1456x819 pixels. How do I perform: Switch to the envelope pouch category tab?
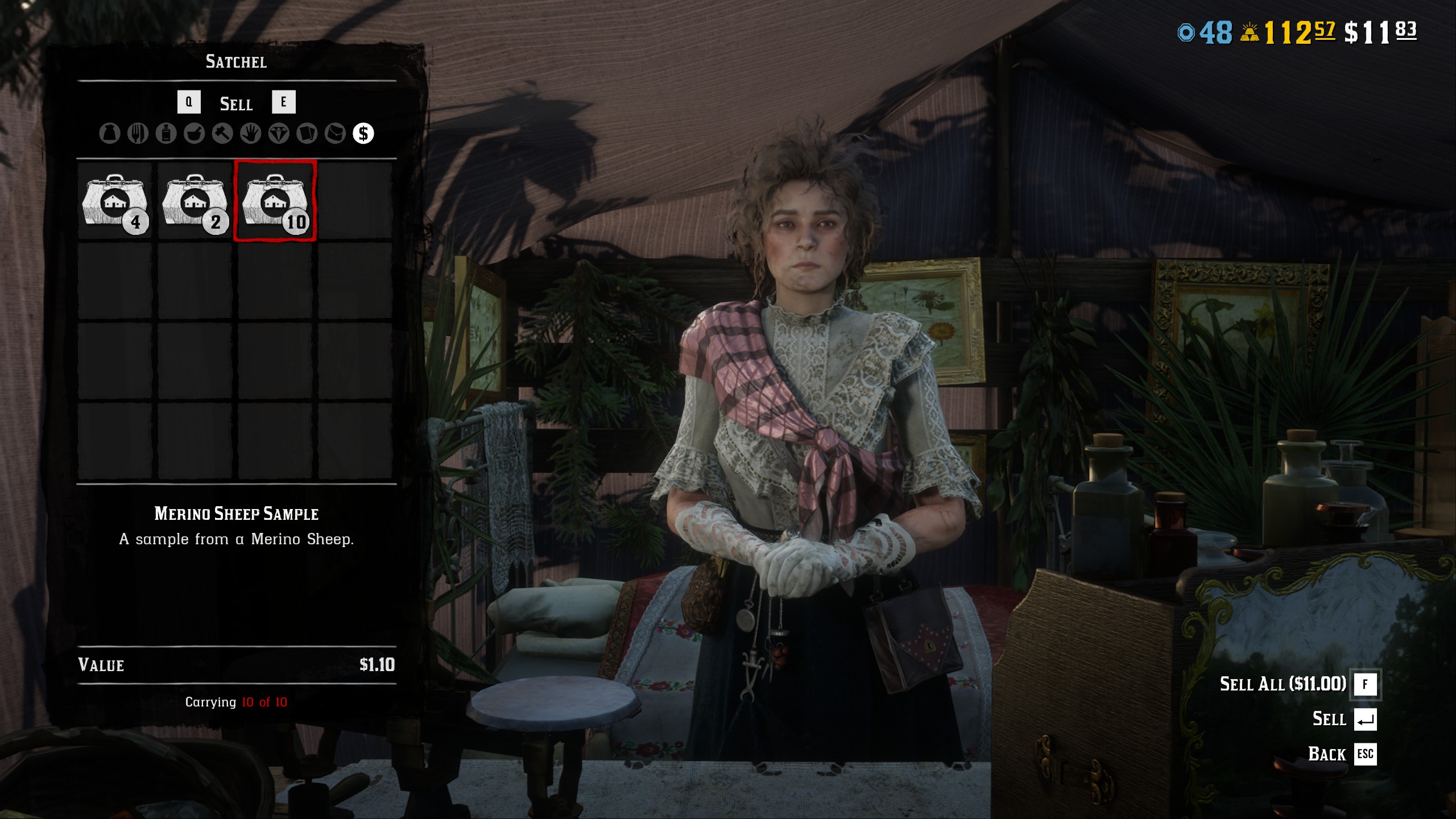(335, 134)
